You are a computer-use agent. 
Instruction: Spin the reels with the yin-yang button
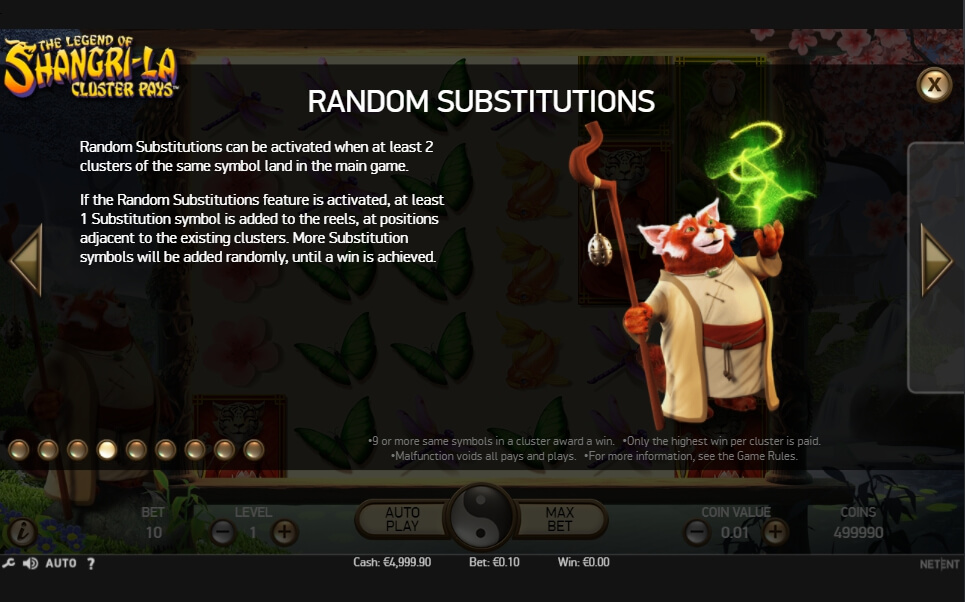(482, 519)
